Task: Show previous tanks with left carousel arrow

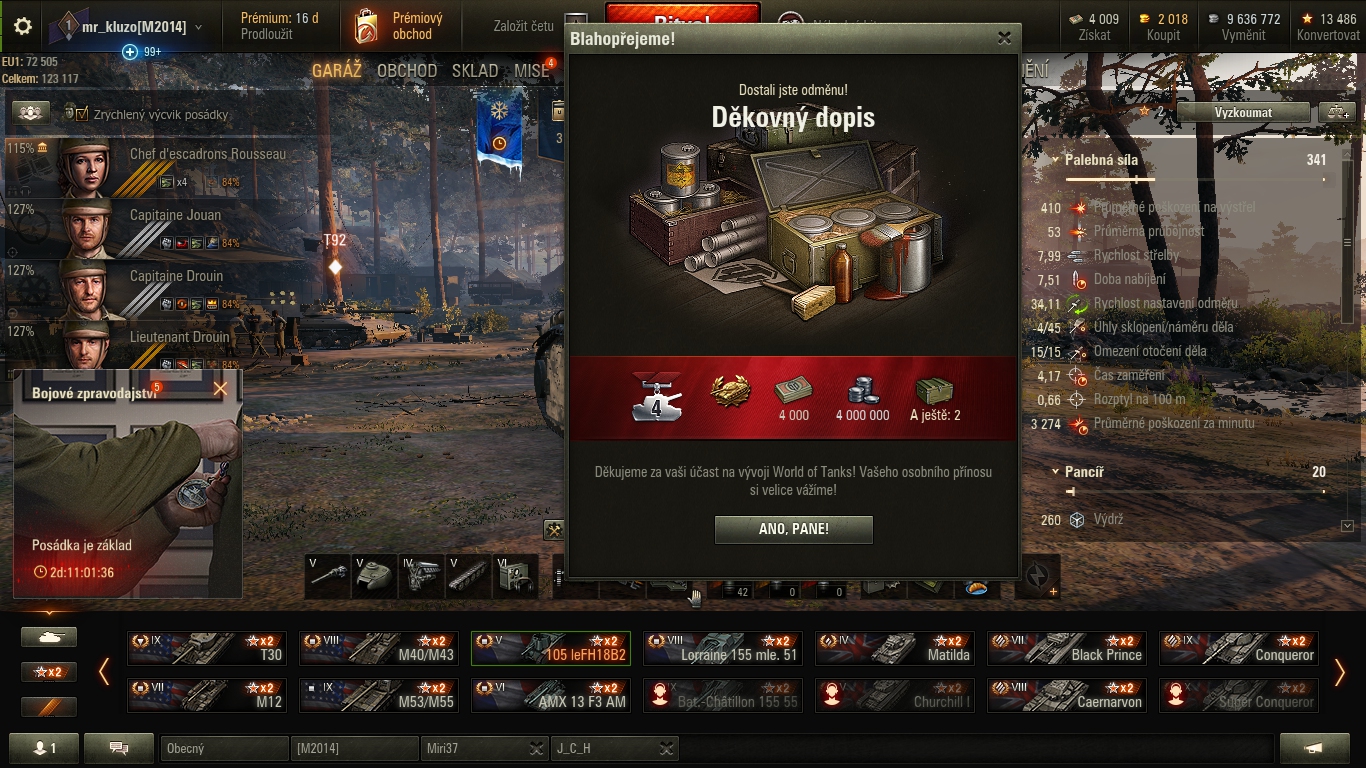Action: tap(104, 672)
